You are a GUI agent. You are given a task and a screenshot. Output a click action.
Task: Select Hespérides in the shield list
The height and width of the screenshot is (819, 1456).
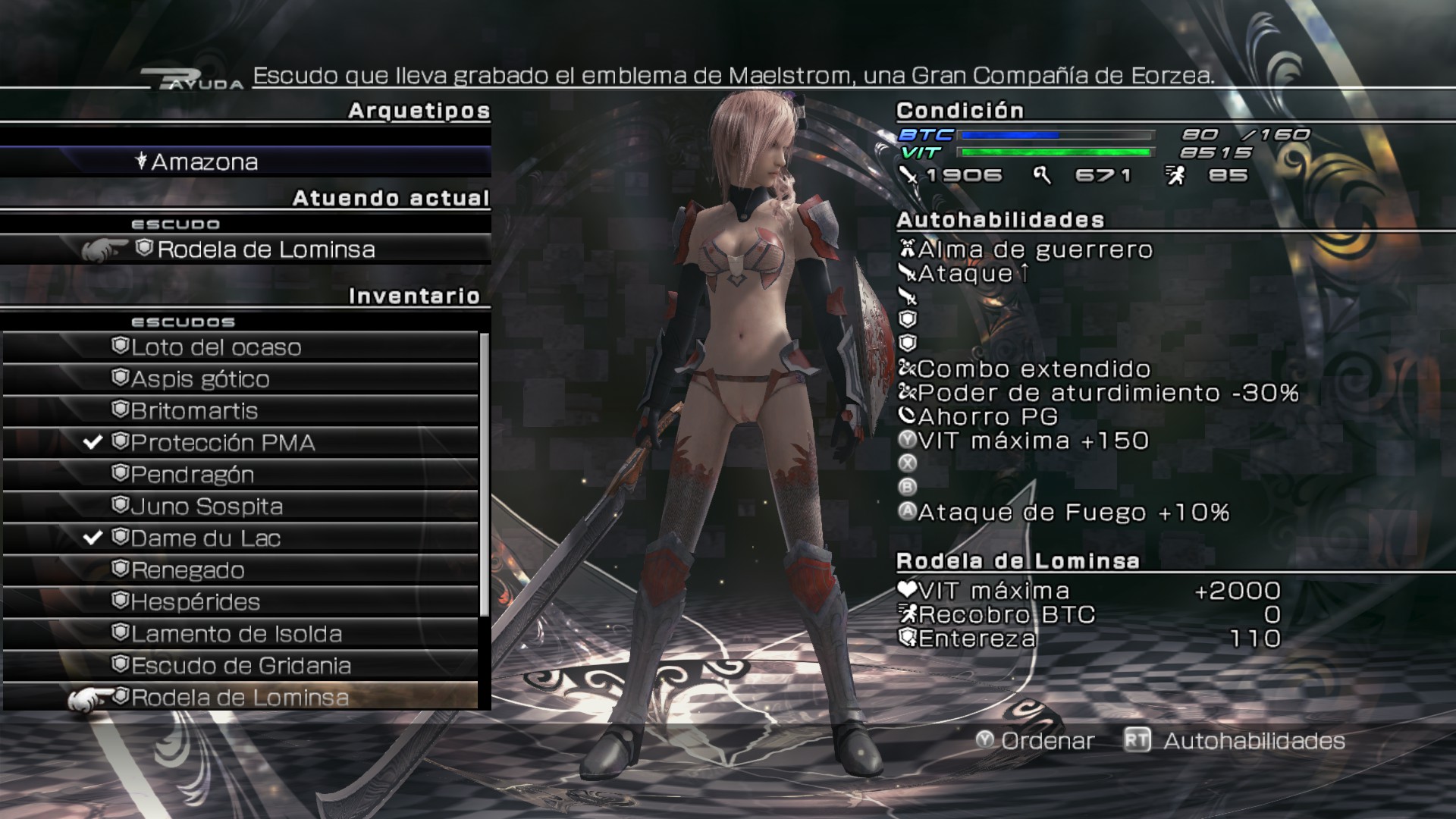click(196, 602)
